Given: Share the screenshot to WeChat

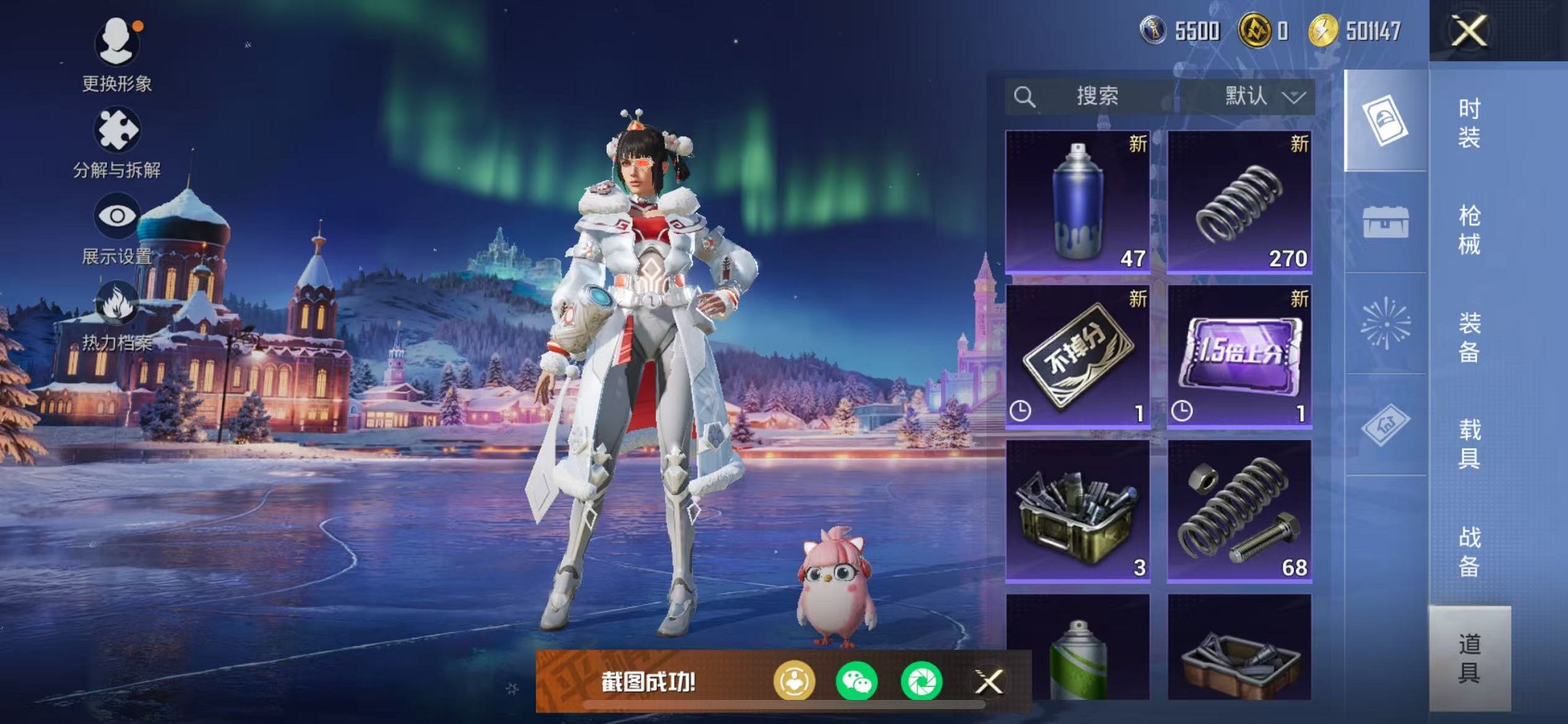Looking at the screenshot, I should tap(857, 682).
